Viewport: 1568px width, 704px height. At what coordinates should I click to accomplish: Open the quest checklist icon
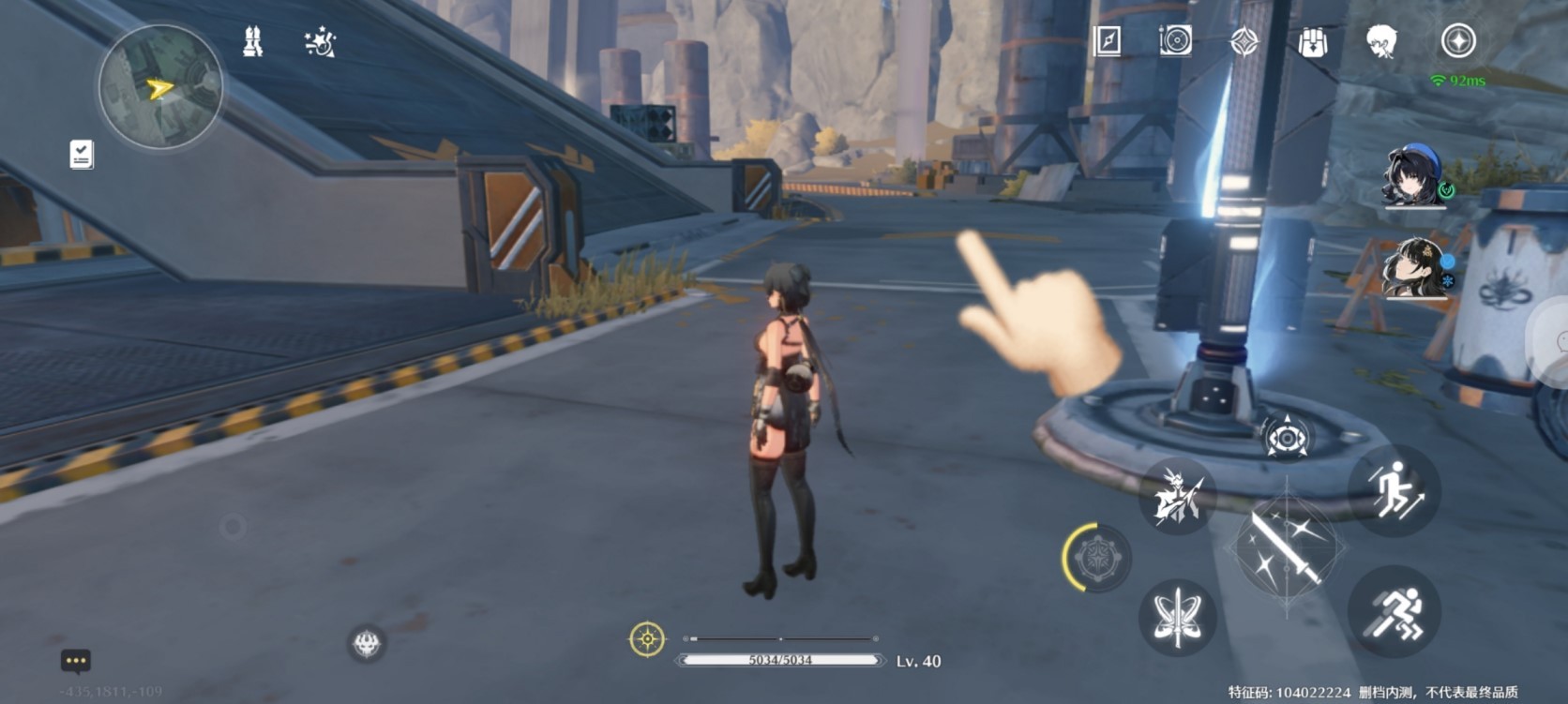click(x=82, y=155)
